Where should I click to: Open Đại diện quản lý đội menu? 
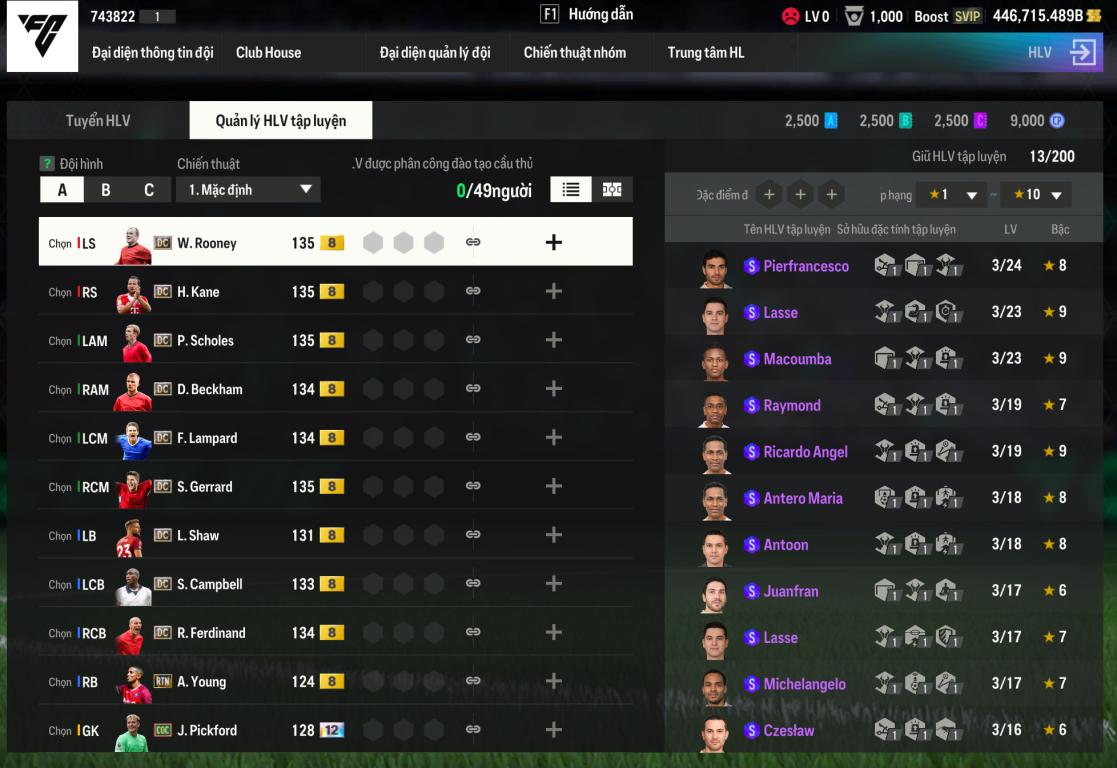click(435, 53)
